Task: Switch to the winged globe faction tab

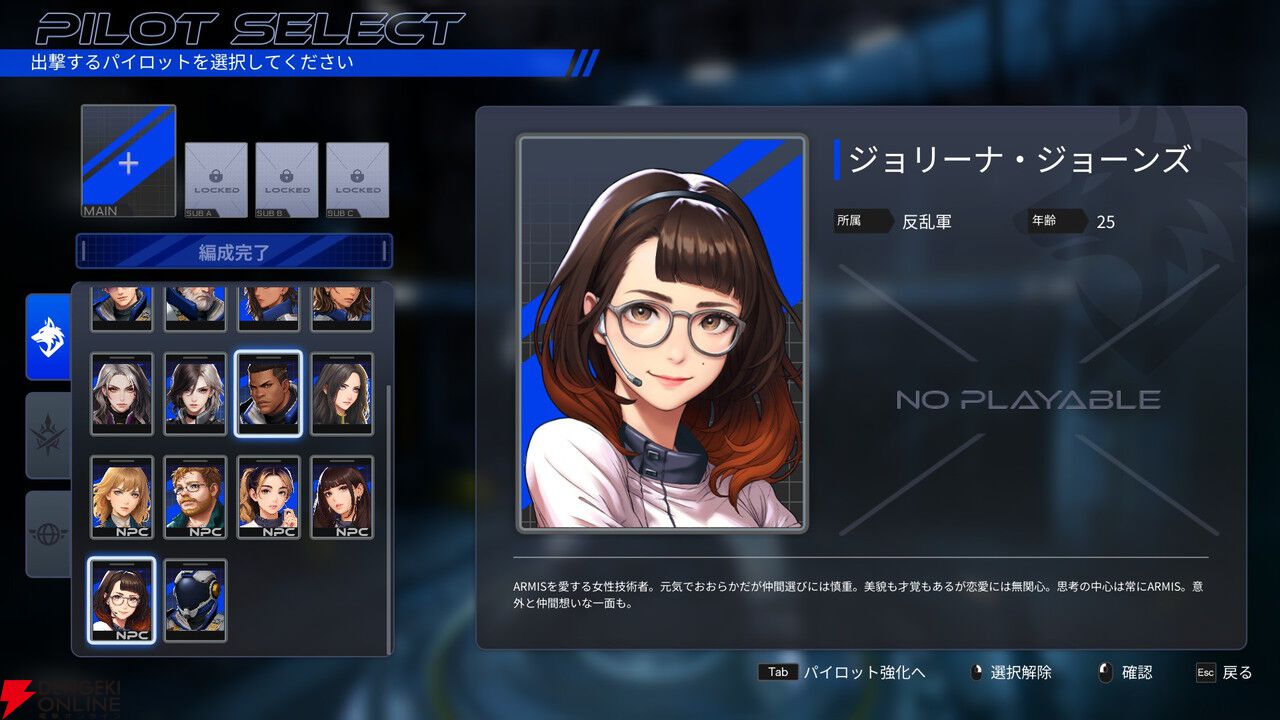Action: [x=48, y=533]
